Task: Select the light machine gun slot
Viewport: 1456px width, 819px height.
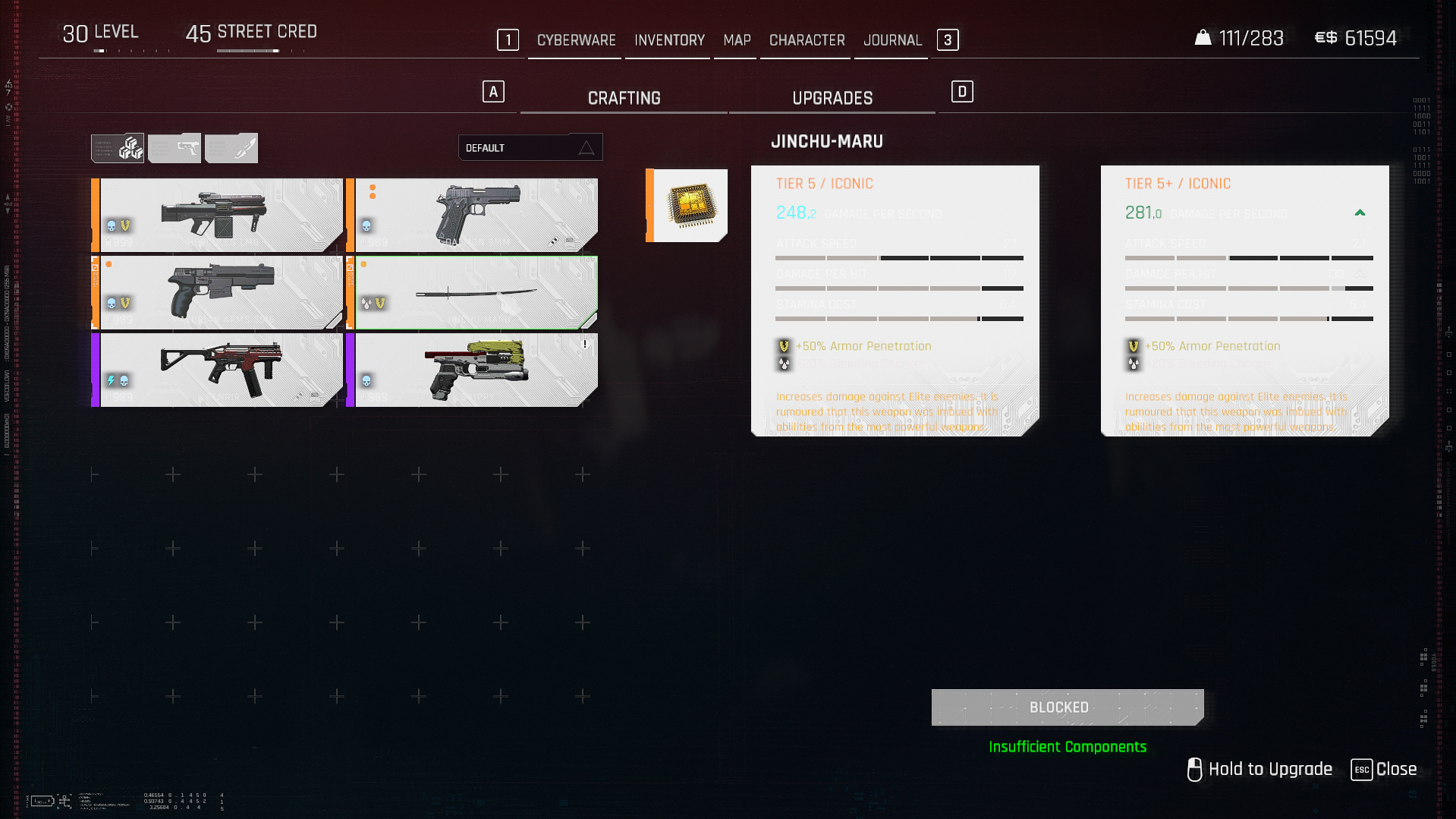Action: pyautogui.click(x=218, y=215)
